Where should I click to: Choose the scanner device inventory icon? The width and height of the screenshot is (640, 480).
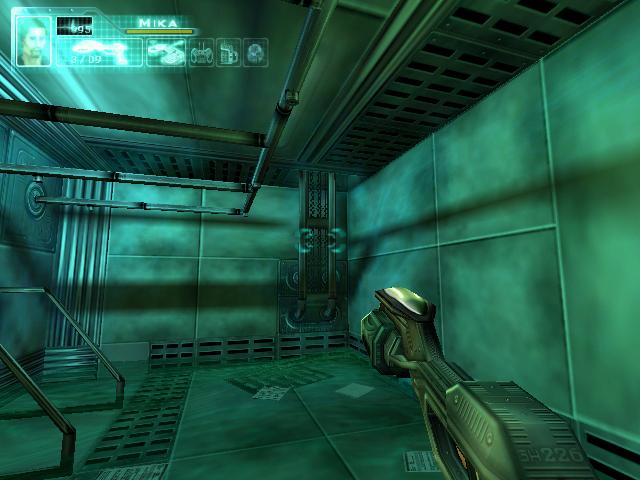point(166,51)
